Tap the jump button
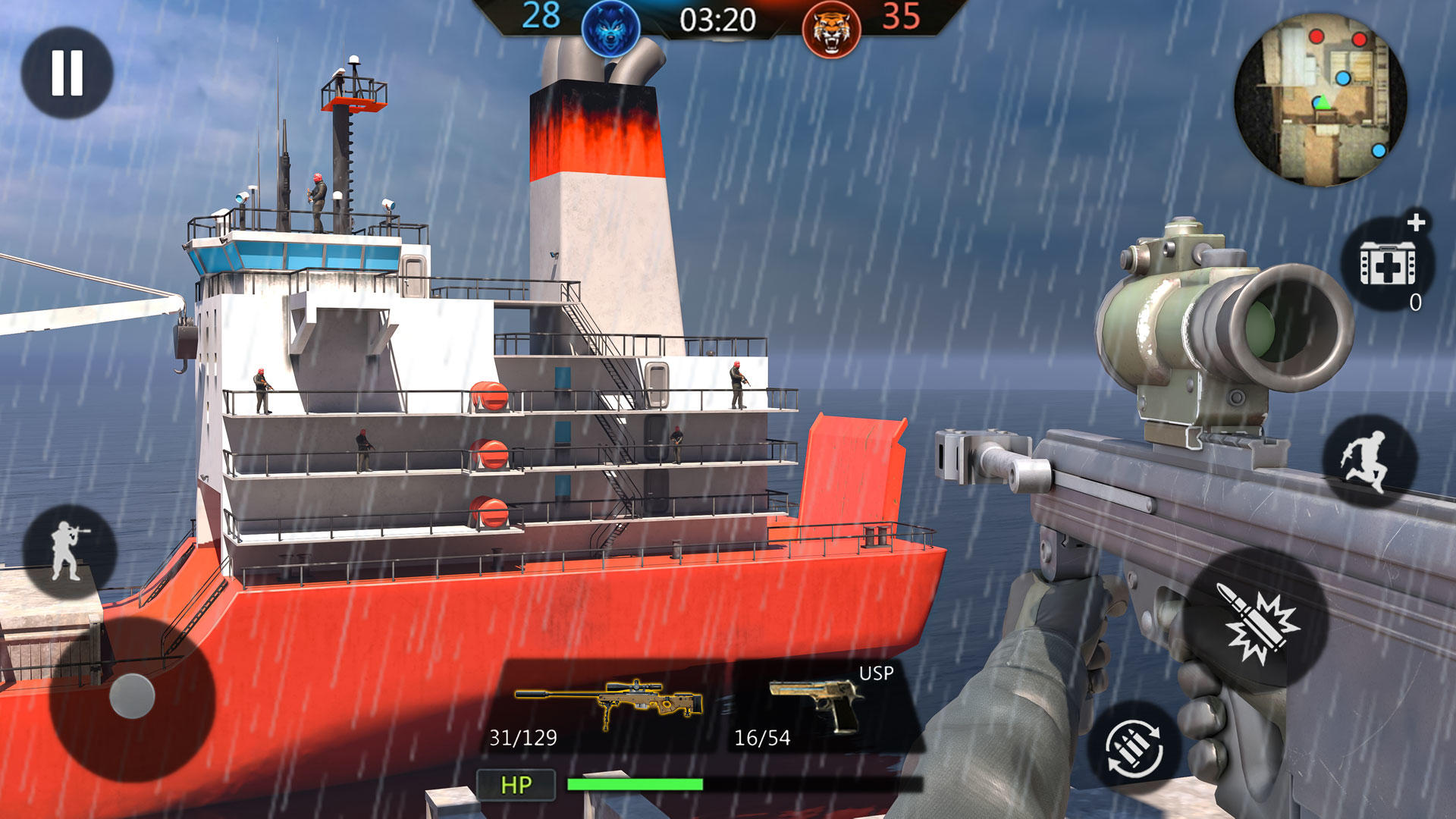 point(1369,461)
